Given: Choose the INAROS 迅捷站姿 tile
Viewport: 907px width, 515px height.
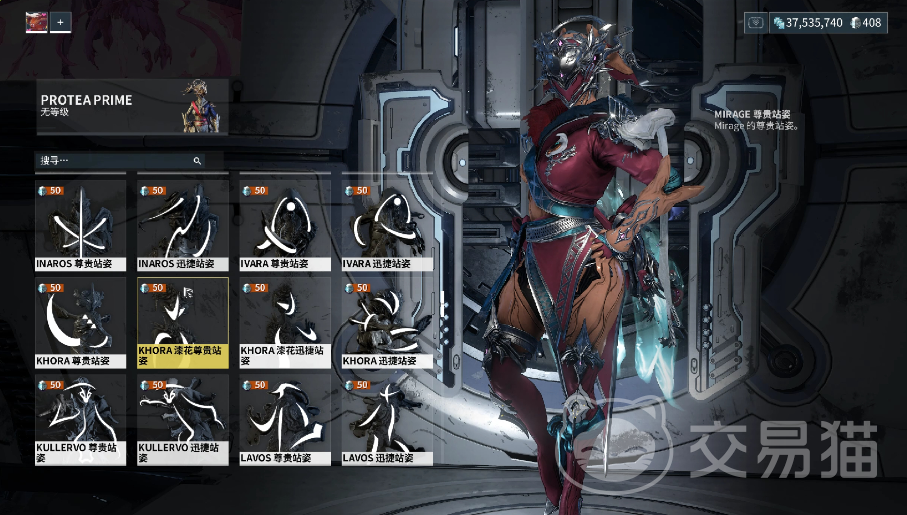Looking at the screenshot, I should [x=182, y=225].
